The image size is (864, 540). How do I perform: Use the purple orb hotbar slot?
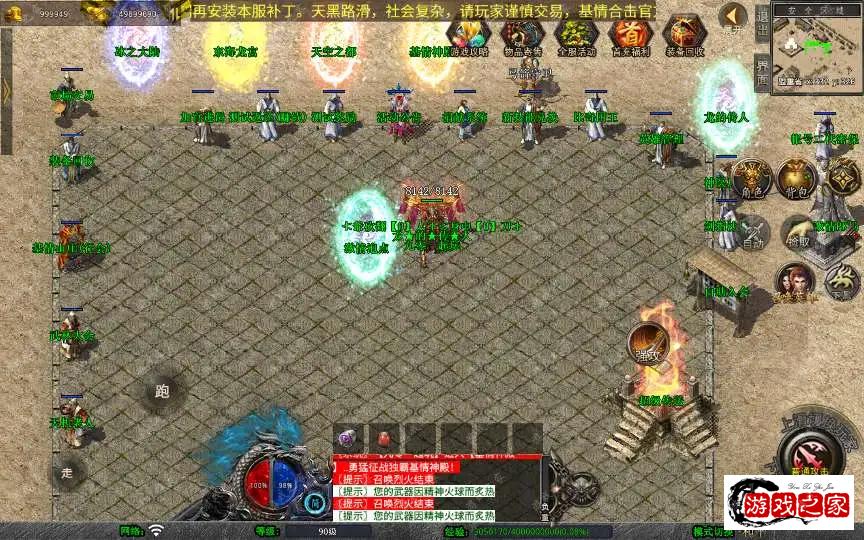pos(347,438)
